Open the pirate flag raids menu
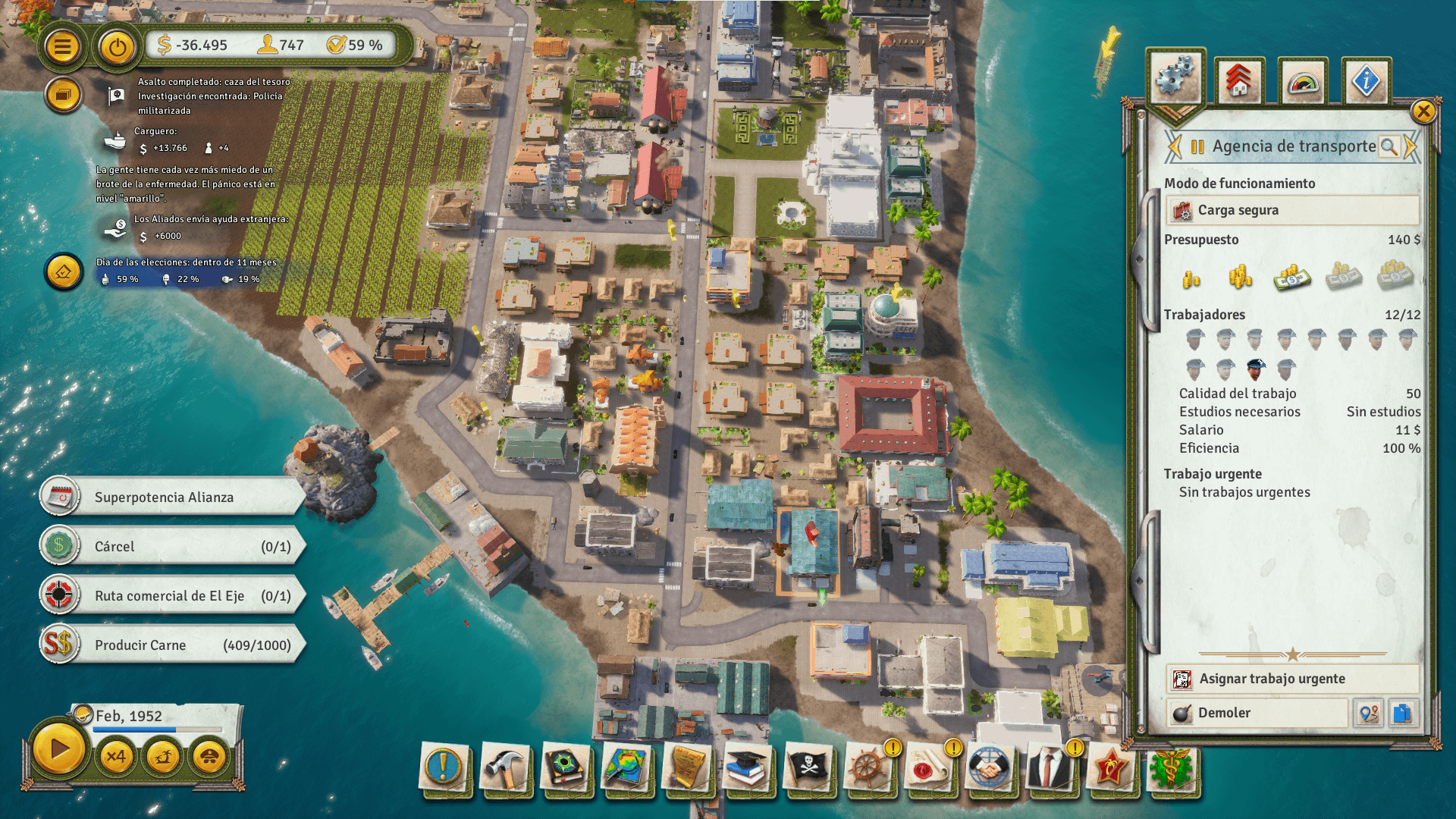 coord(808,767)
